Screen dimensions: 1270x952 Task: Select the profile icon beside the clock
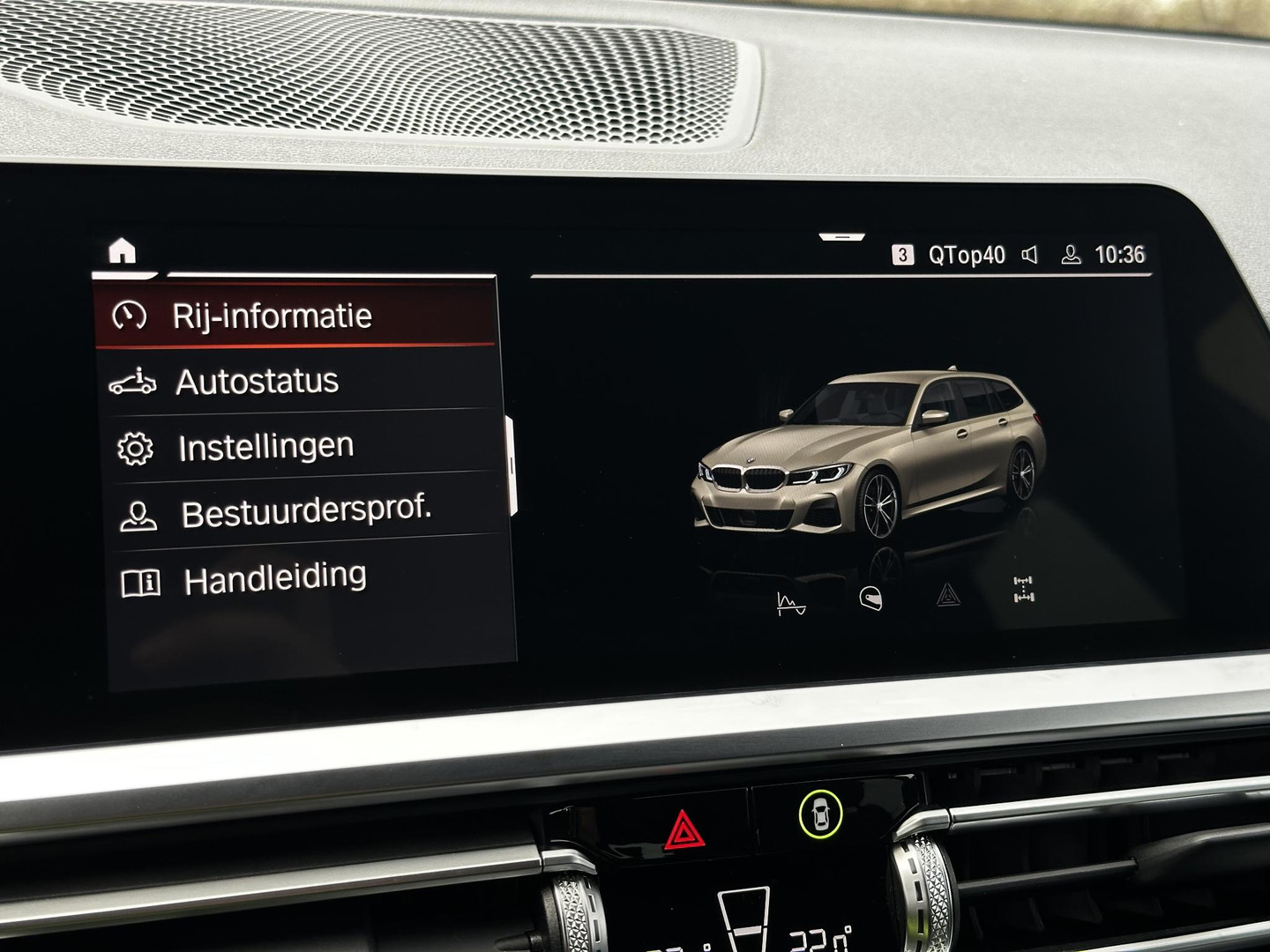pyautogui.click(x=1071, y=254)
